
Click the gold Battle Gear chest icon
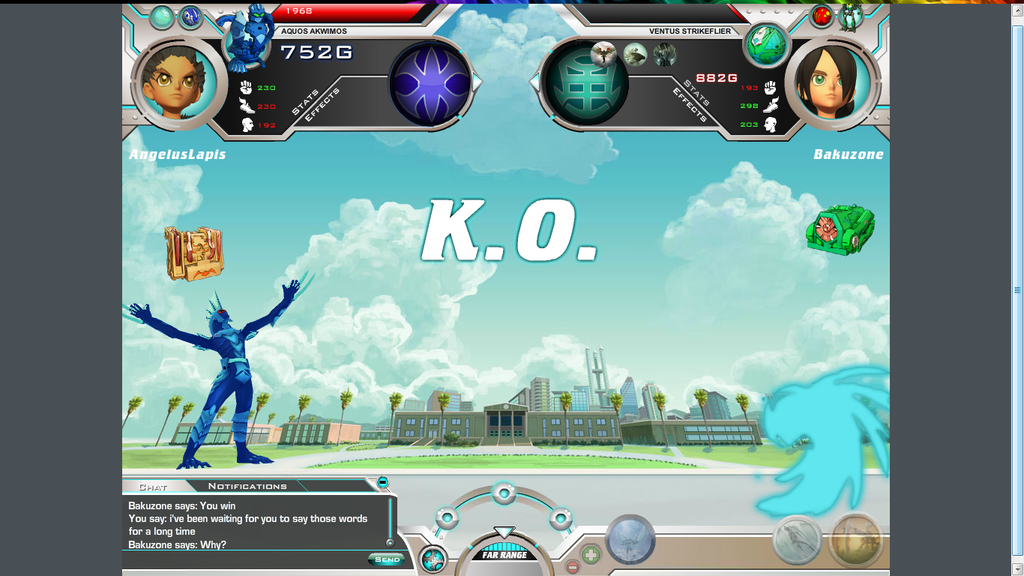(194, 252)
